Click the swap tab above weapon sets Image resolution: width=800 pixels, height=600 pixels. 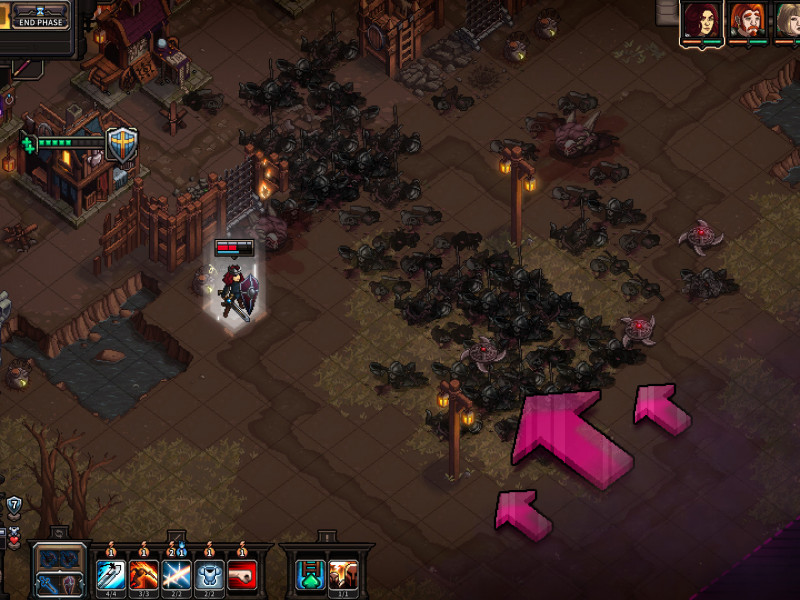tap(58, 535)
